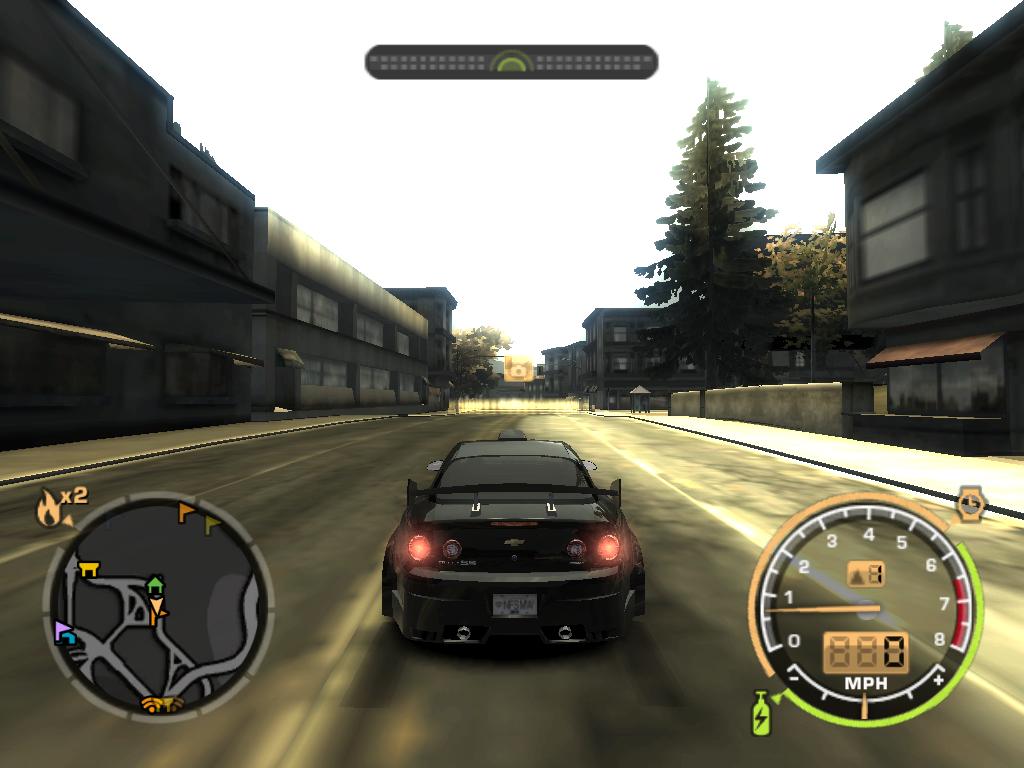This screenshot has height=768, width=1024.
Task: Select the purple arrow marker on minimap
Action: (65, 631)
